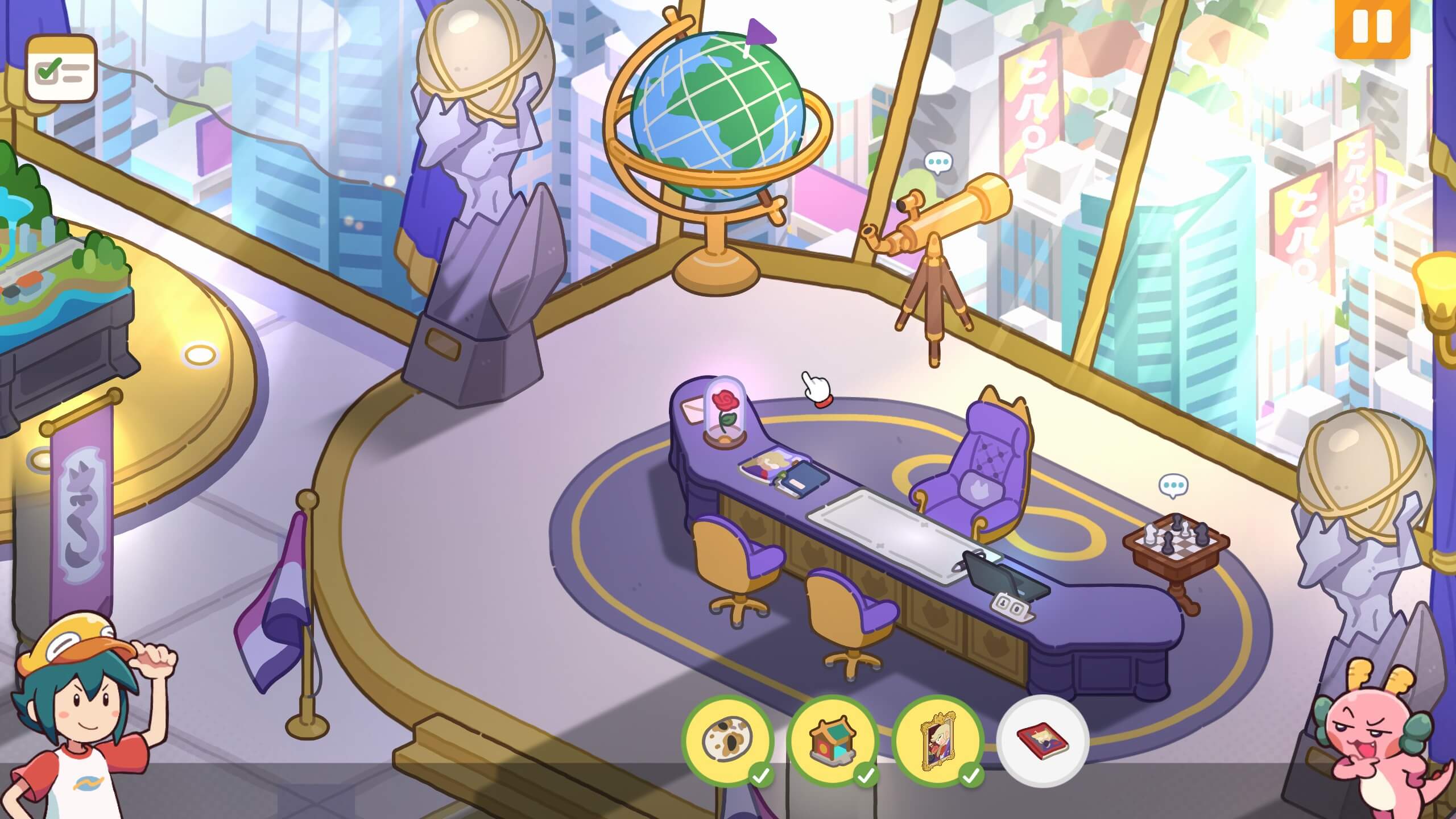Choose the red book target icon
Screen dimensions: 1456x819
pyautogui.click(x=1043, y=741)
